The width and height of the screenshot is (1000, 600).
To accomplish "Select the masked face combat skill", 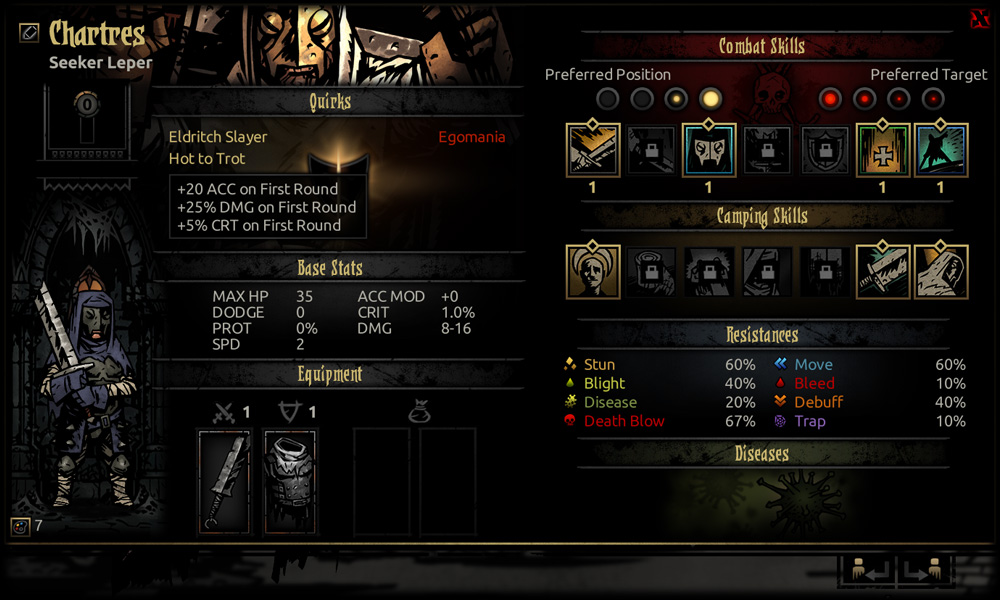I will [709, 151].
